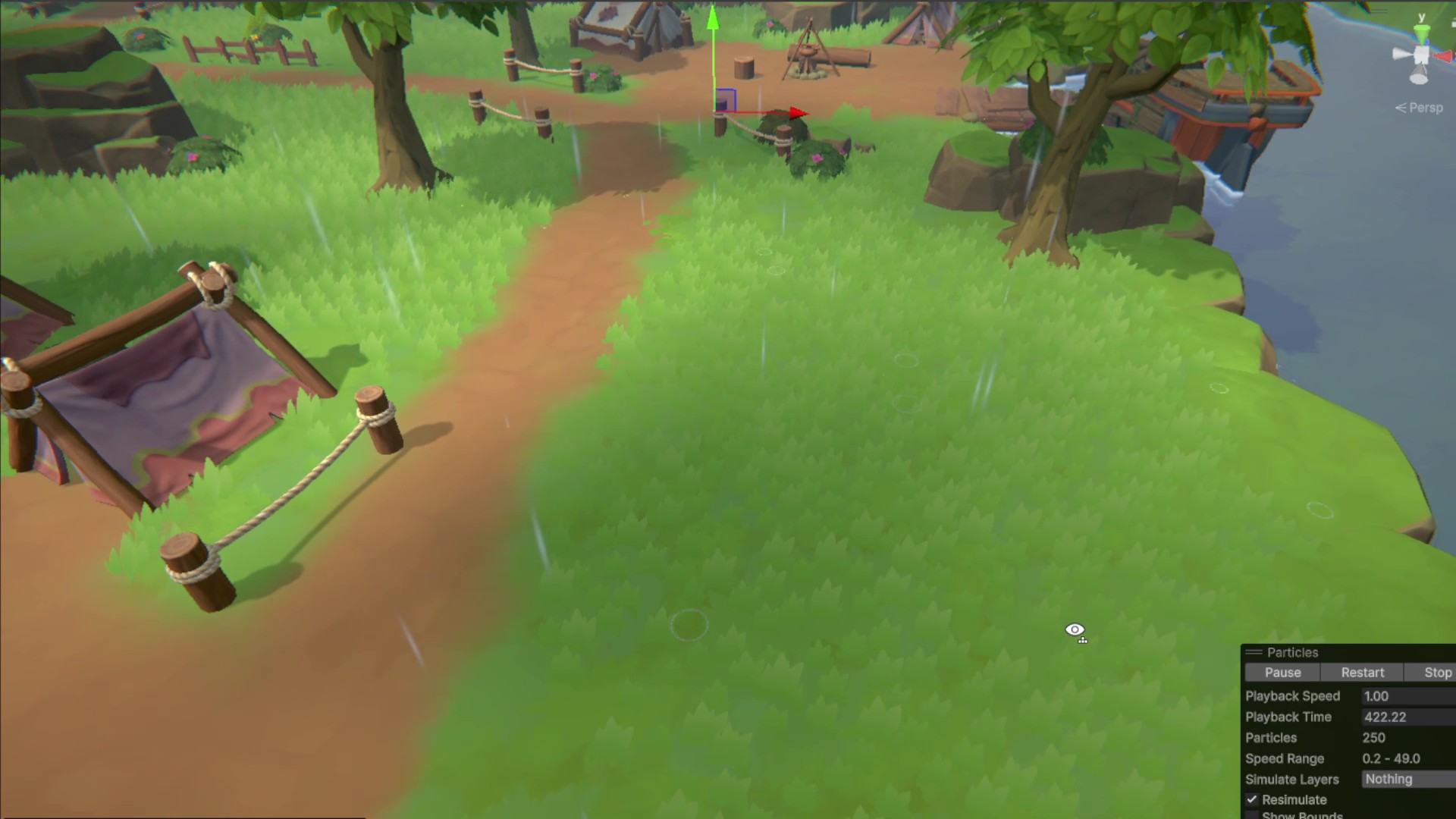Open the Simulate Layers dropdown
1456x819 pixels.
[1408, 779]
